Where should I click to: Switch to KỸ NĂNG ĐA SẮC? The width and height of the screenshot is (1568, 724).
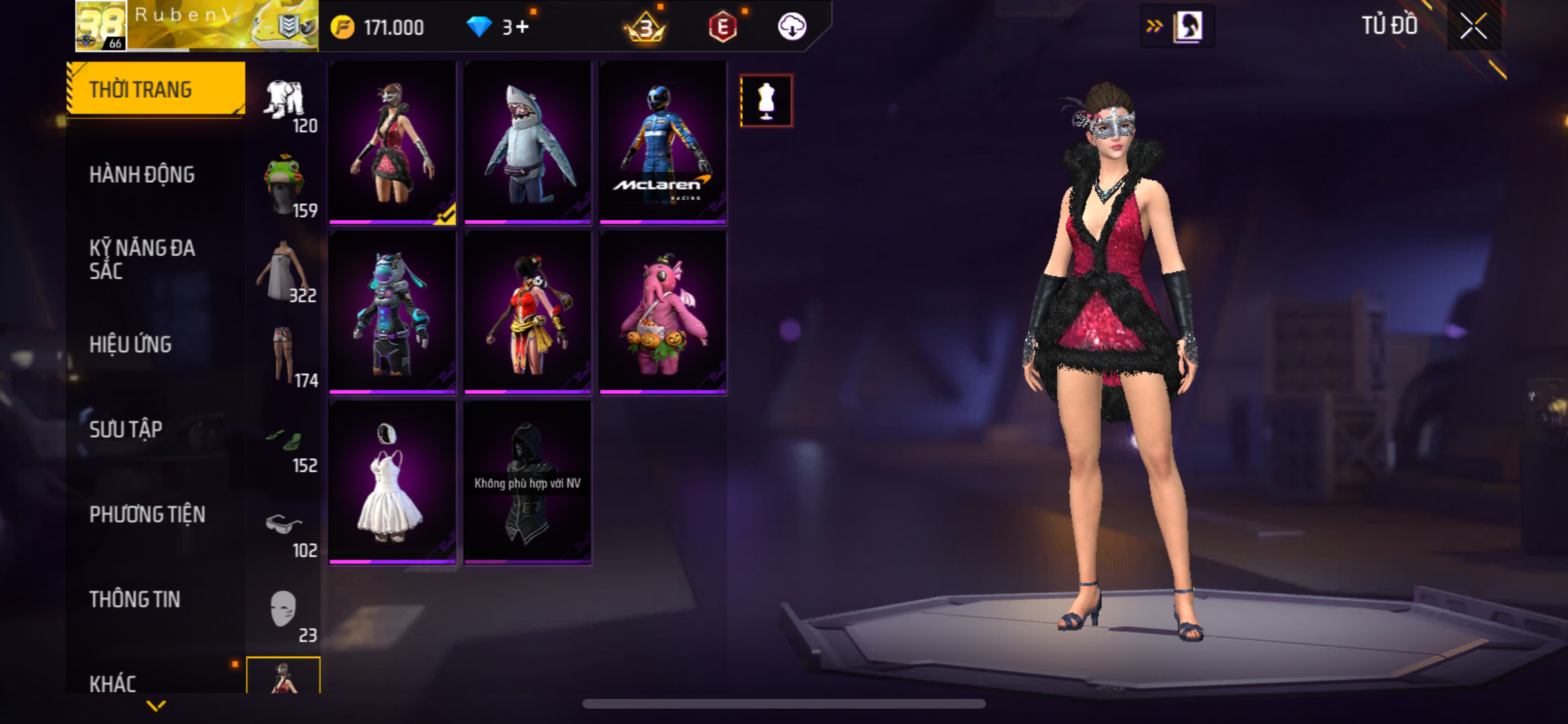pos(142,259)
